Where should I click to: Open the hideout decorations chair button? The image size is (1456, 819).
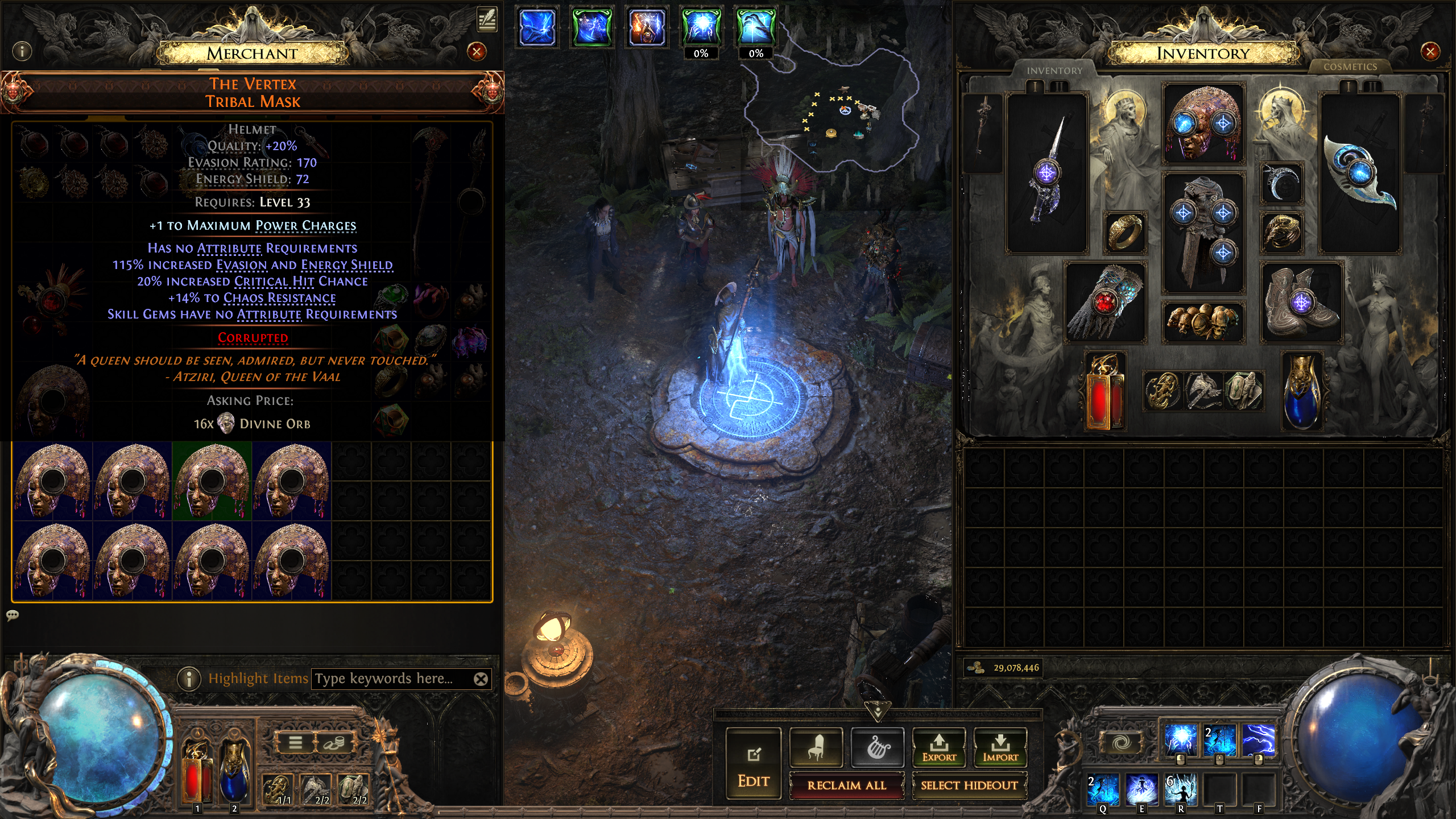tap(816, 747)
